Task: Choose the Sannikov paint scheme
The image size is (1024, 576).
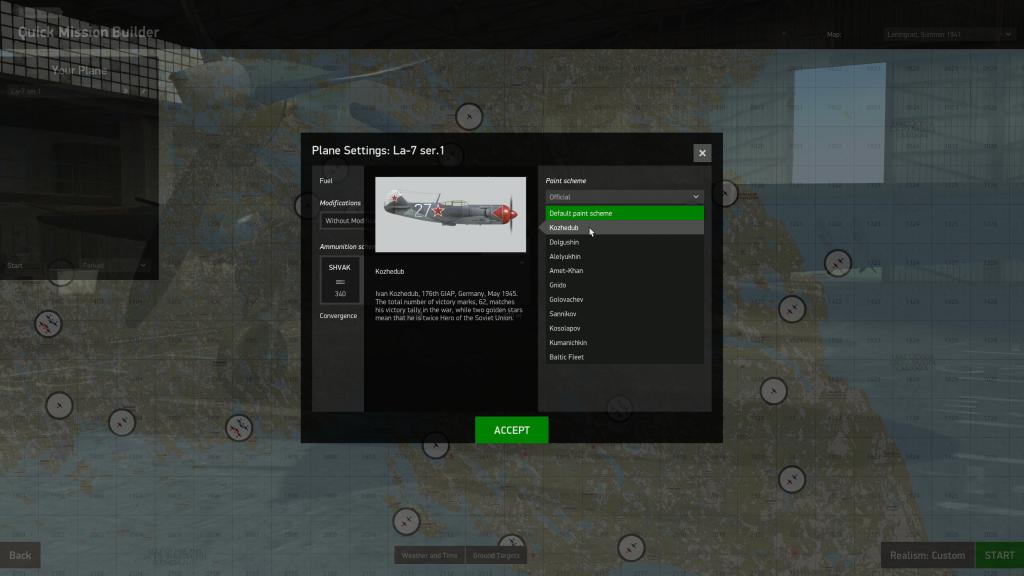Action: [x=624, y=314]
